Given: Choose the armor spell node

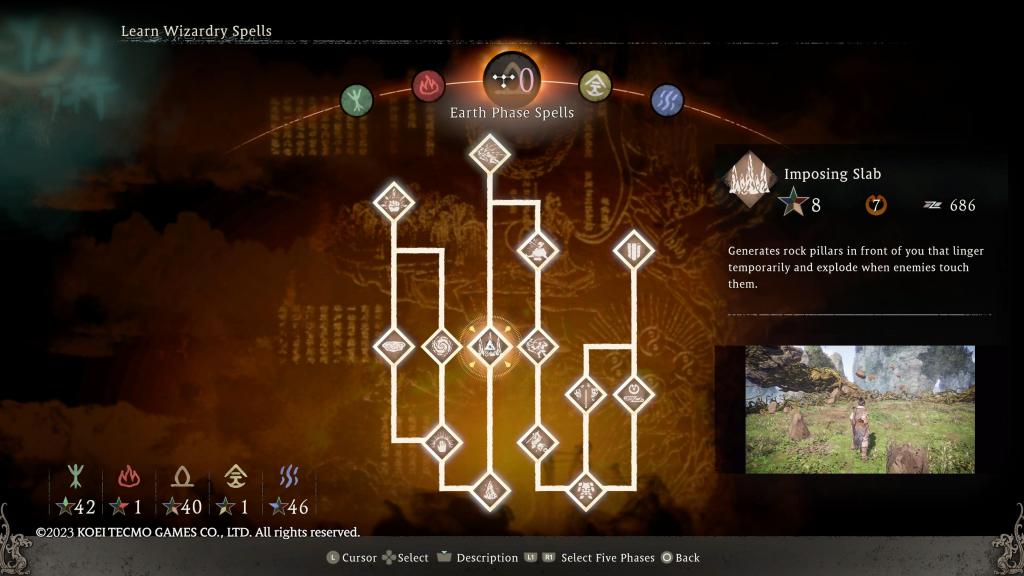Looking at the screenshot, I should coord(584,490).
